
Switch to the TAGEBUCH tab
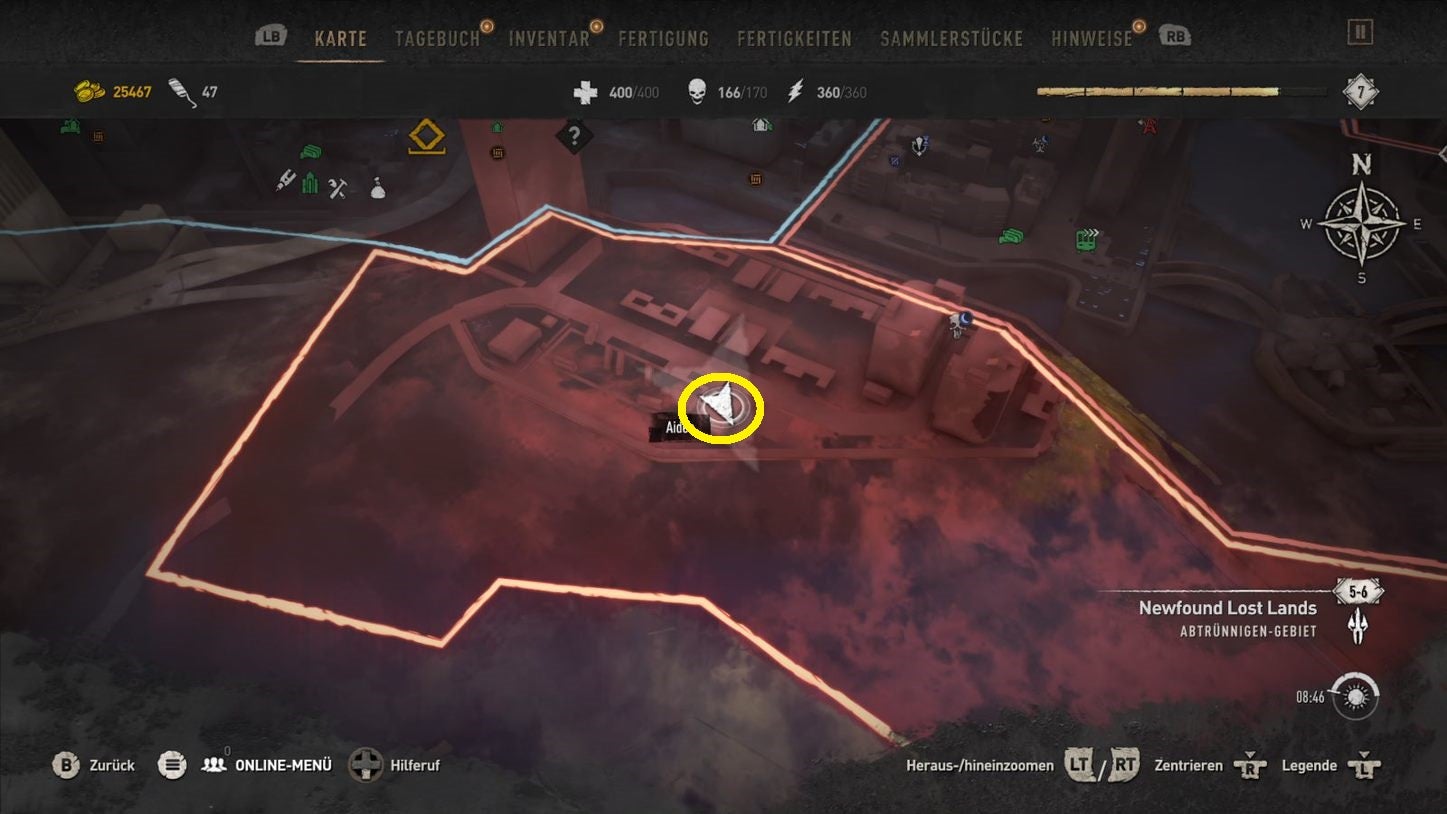437,39
